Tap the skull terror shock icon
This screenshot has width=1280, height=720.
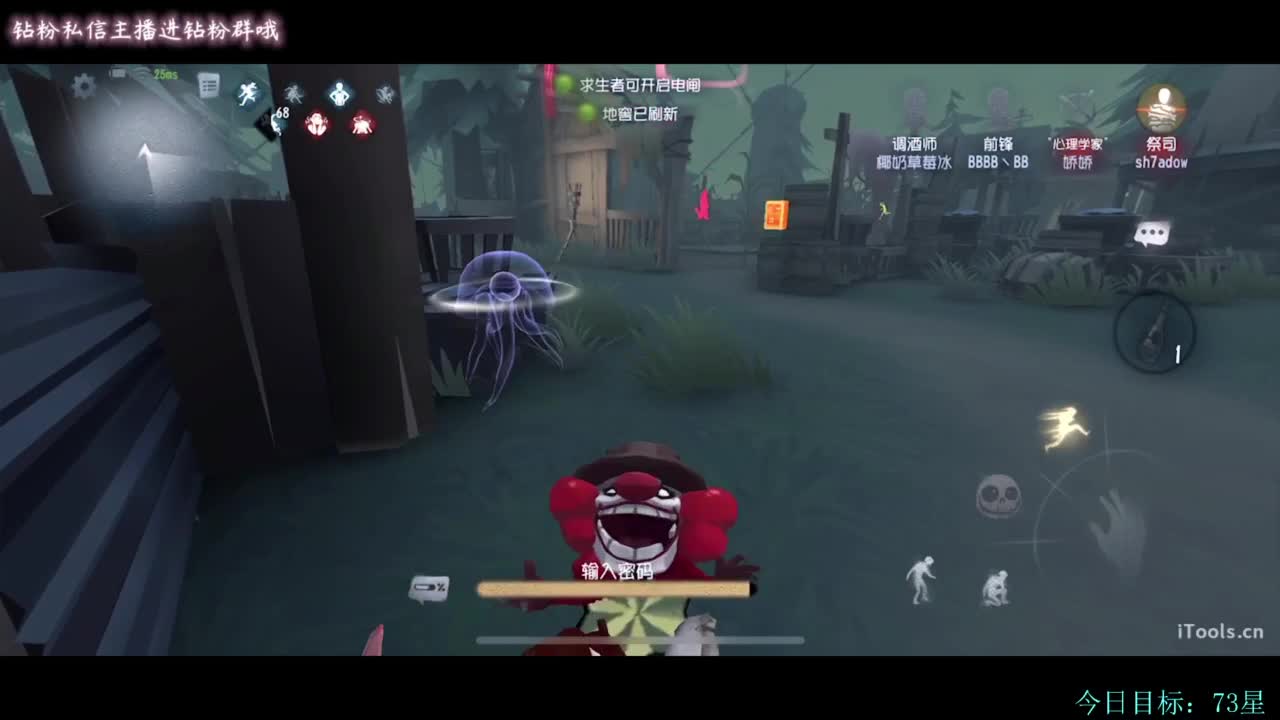(x=1000, y=495)
